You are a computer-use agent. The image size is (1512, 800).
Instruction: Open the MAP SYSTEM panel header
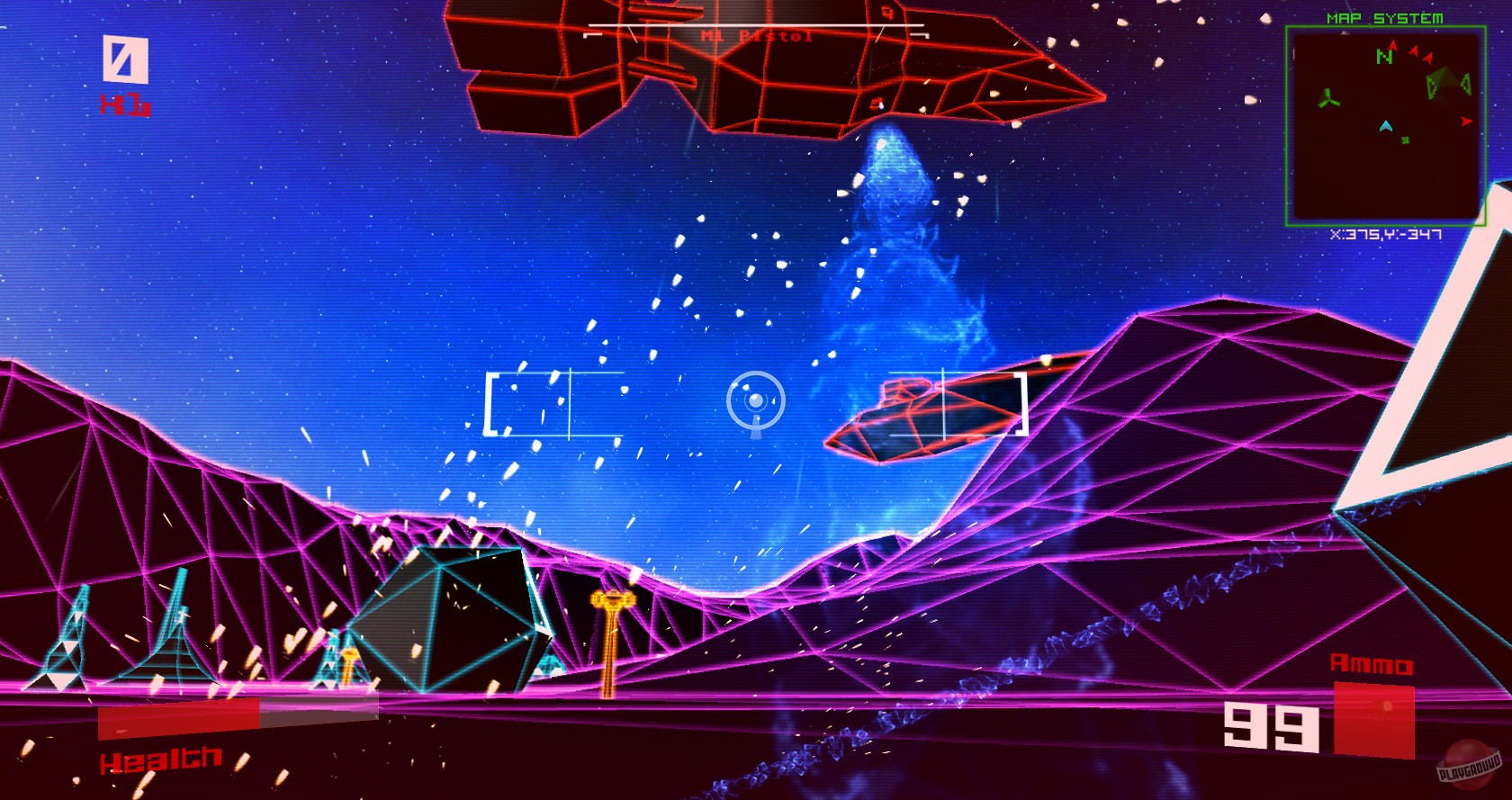1384,17
